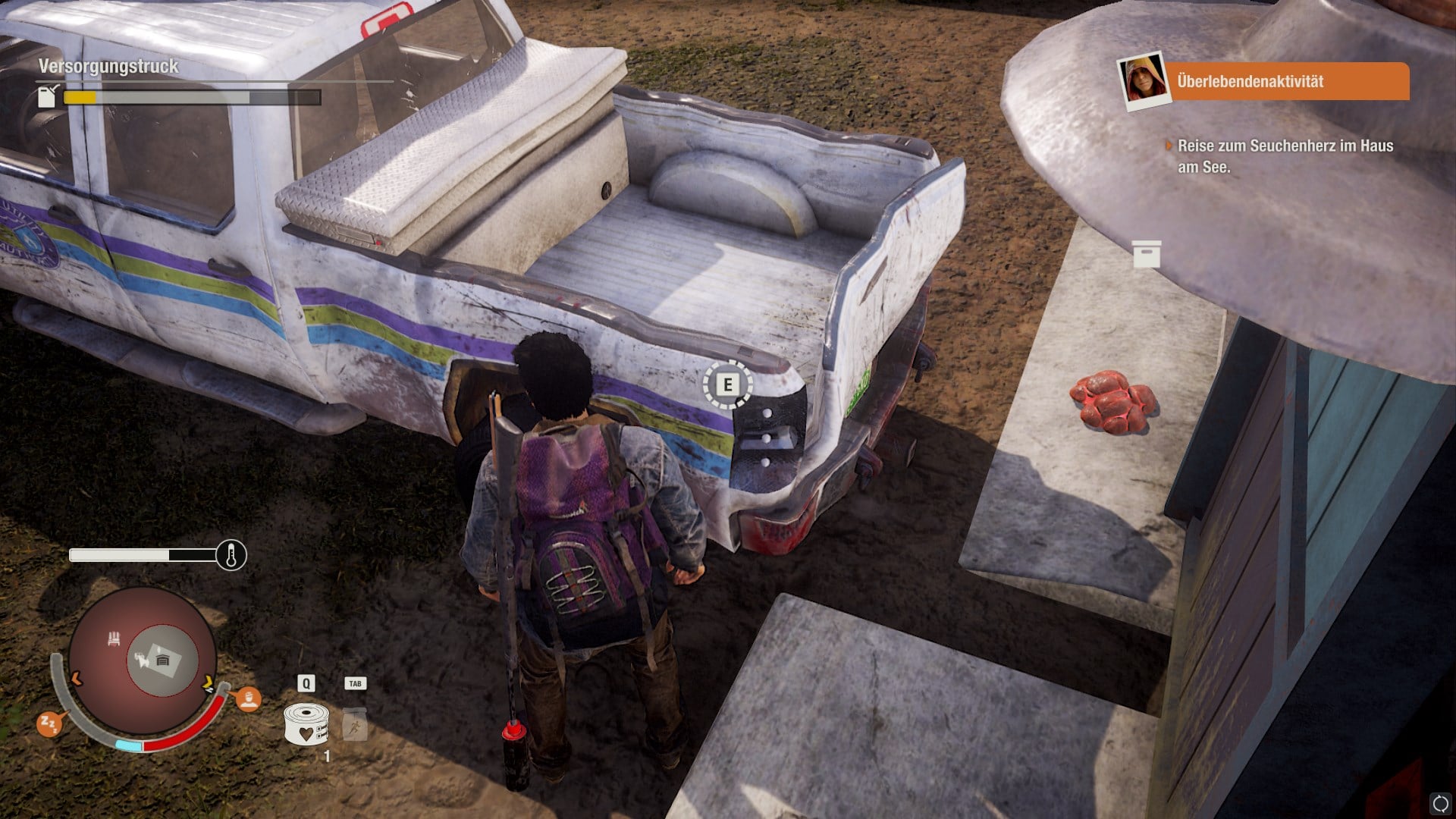Image resolution: width=1456 pixels, height=819 pixels.
Task: Select the stamina snack bag slot
Action: [x=355, y=724]
